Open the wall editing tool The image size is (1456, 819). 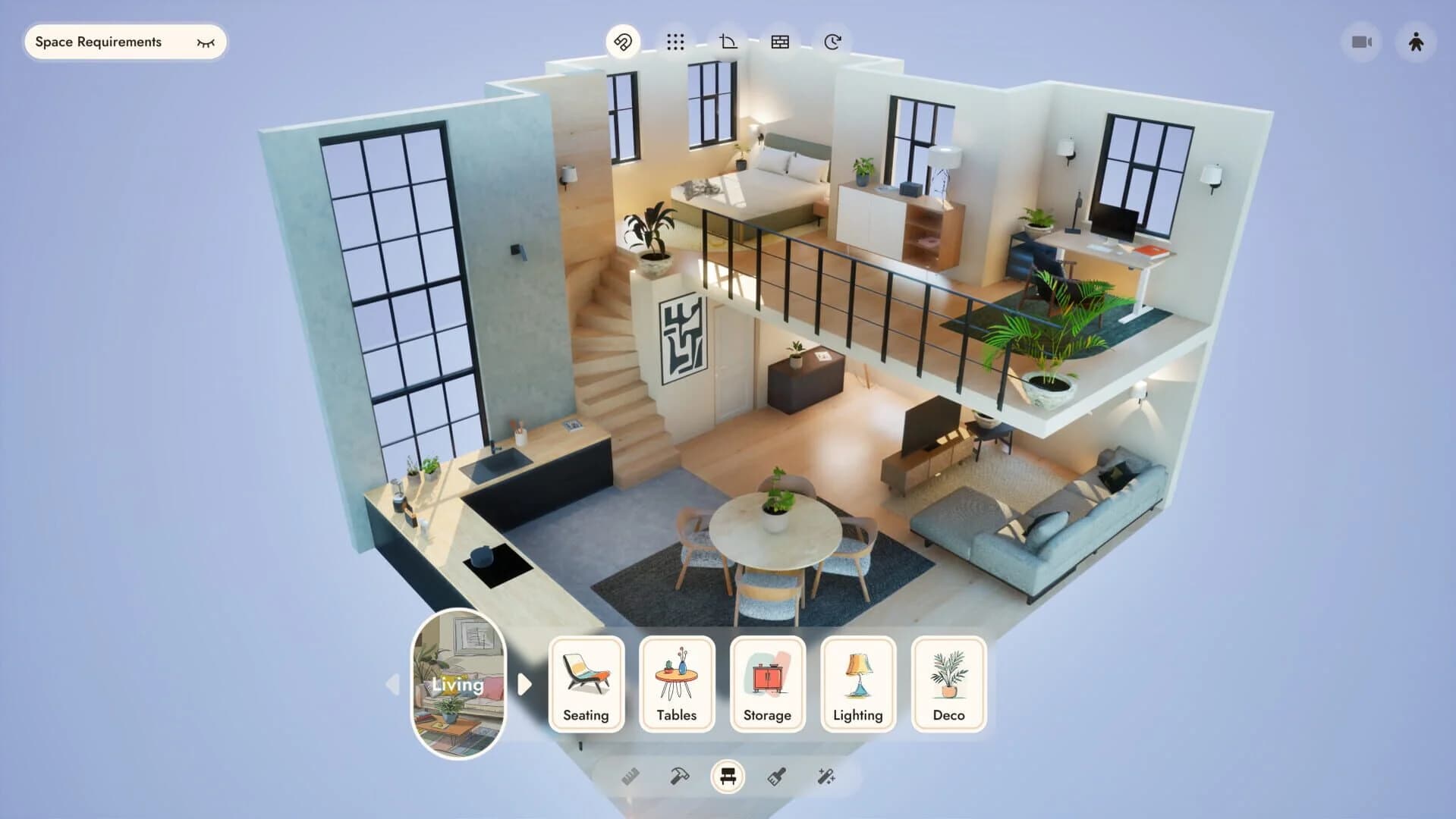(x=779, y=42)
